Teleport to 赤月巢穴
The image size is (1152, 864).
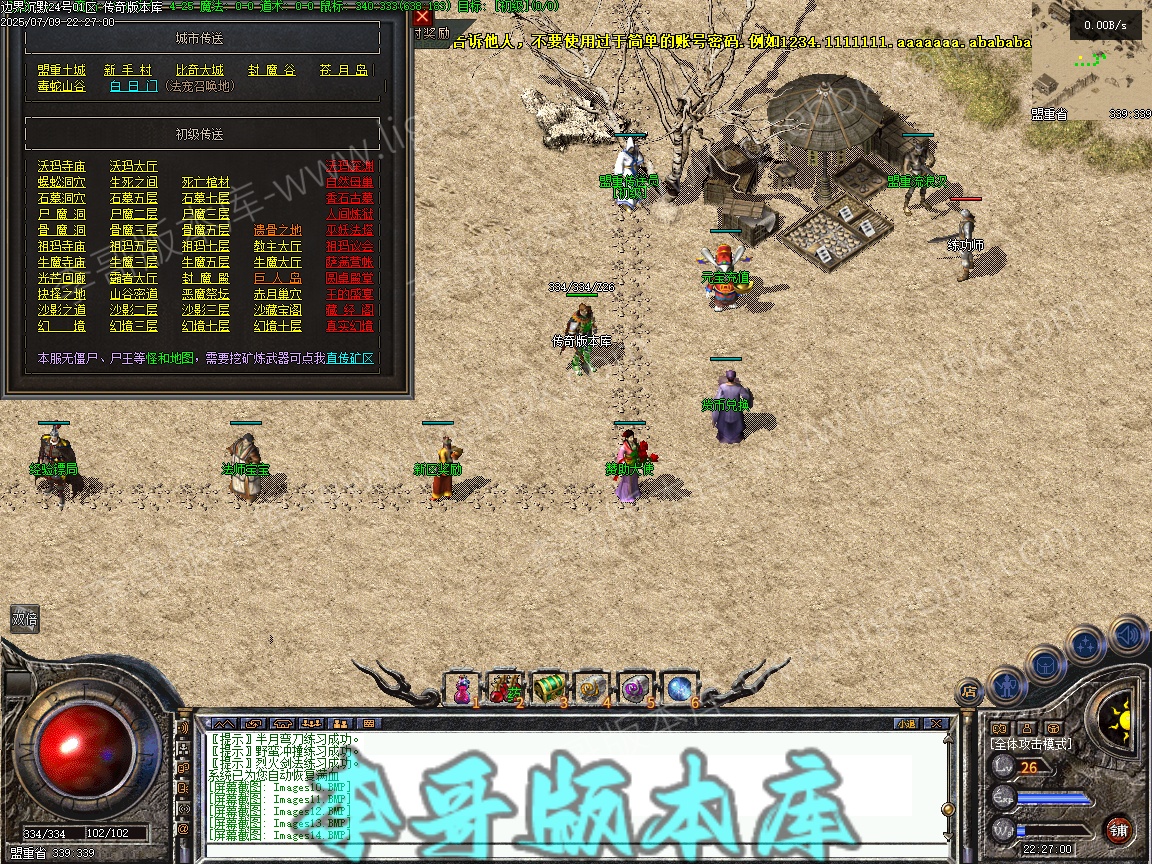[277, 294]
